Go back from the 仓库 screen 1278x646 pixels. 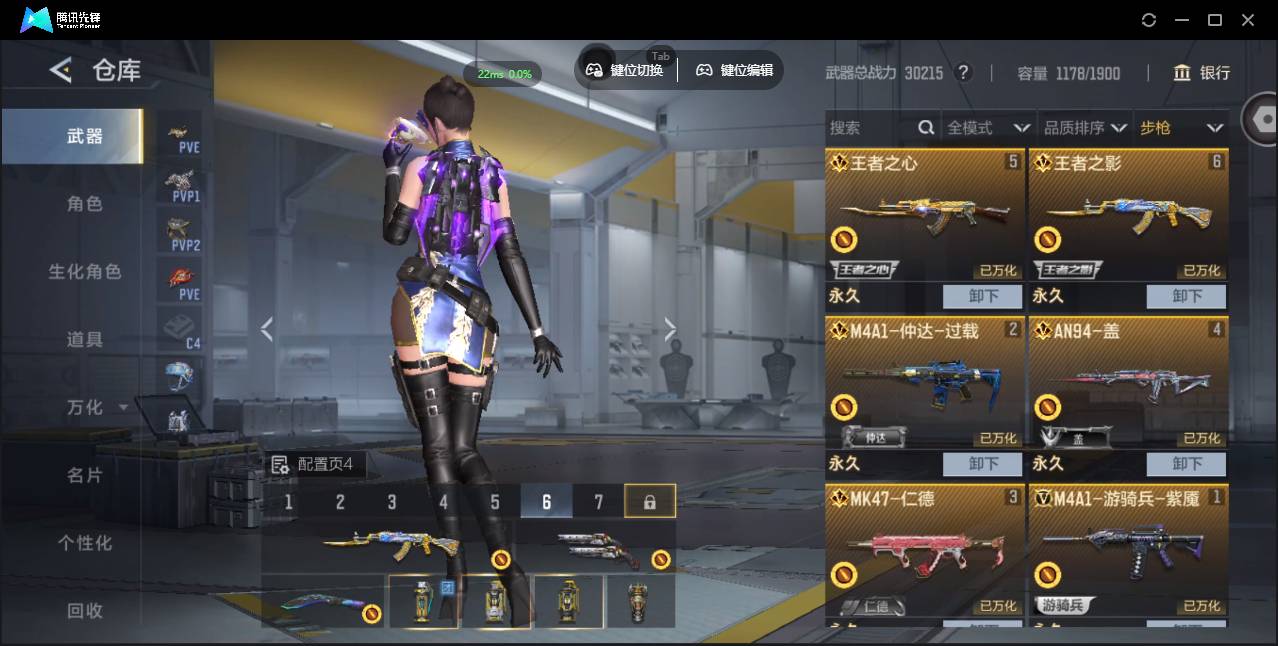(x=61, y=70)
